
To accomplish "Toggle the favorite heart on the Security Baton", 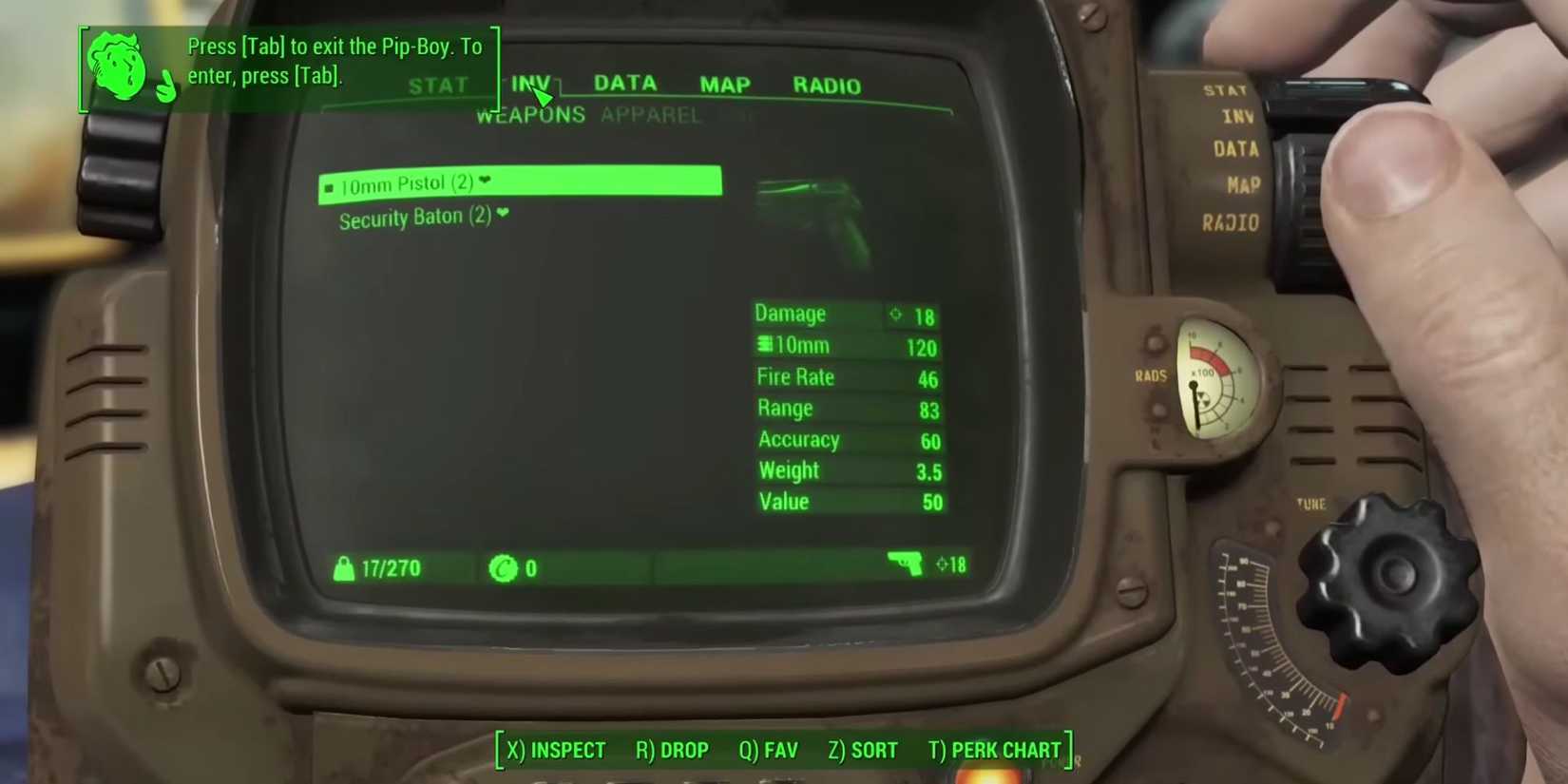I will point(503,215).
